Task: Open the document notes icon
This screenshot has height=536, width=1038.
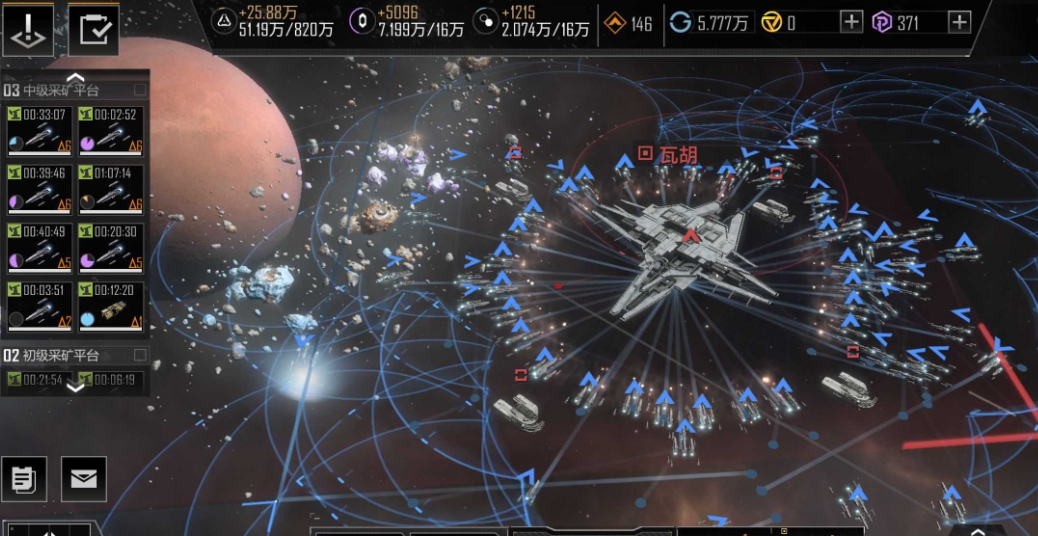Action: (x=24, y=479)
